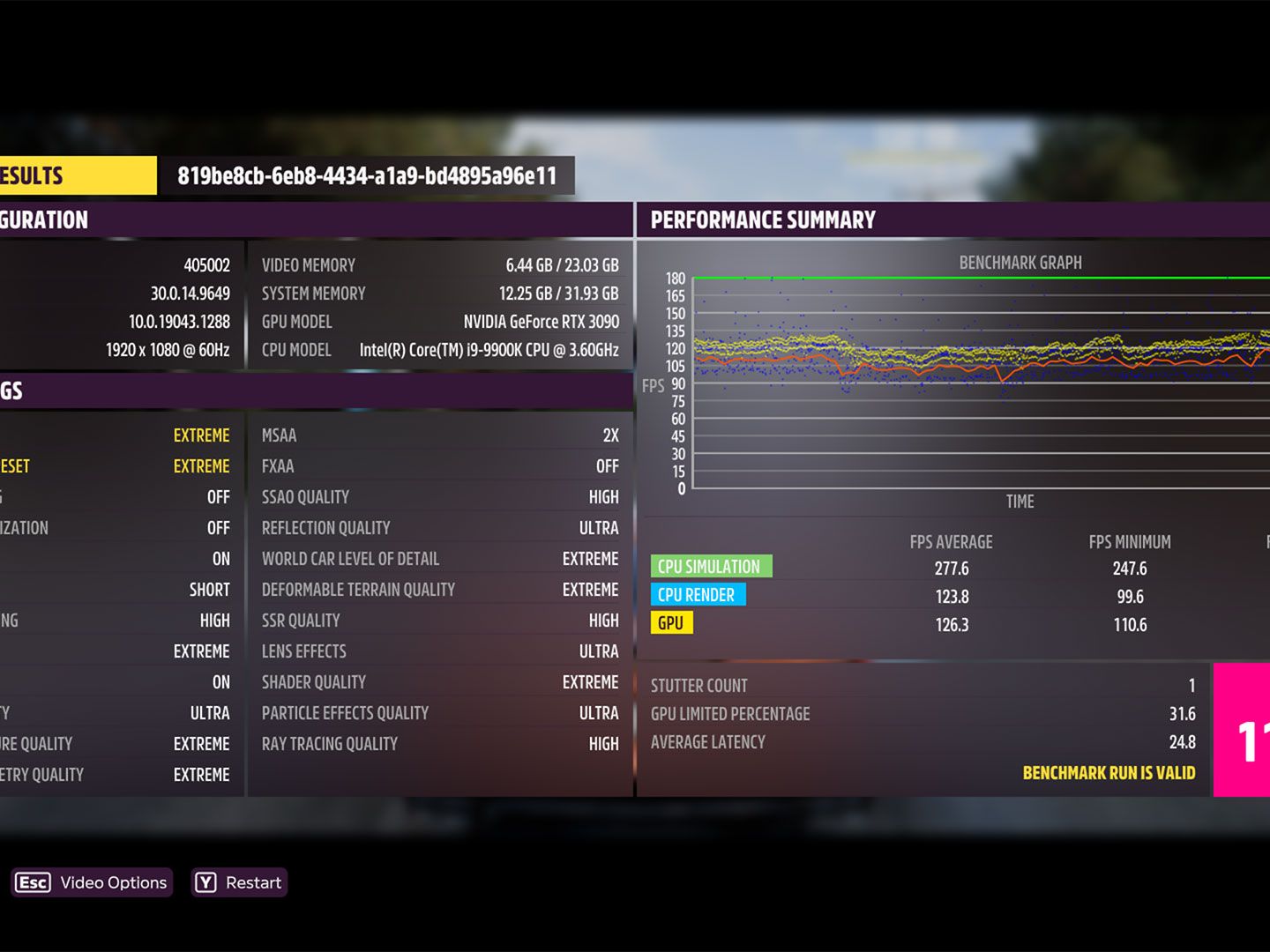Select the yellow GPU legend badge
Viewport: 1270px width, 952px height.
pyautogui.click(x=672, y=623)
